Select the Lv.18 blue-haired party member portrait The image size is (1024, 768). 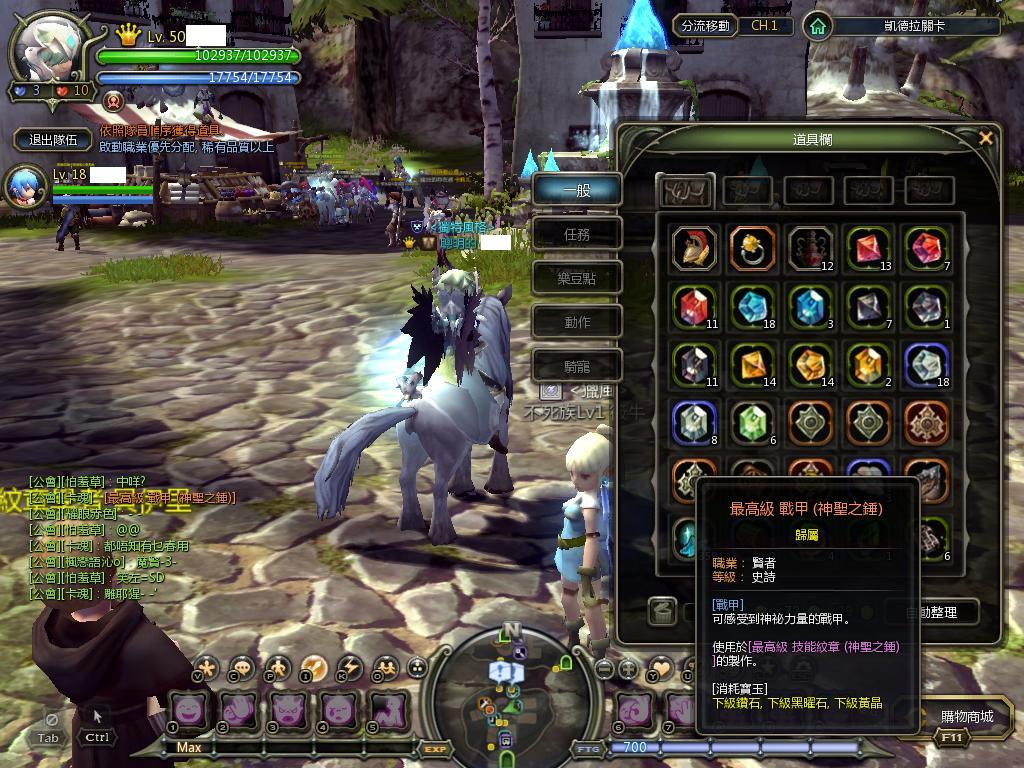click(x=25, y=187)
